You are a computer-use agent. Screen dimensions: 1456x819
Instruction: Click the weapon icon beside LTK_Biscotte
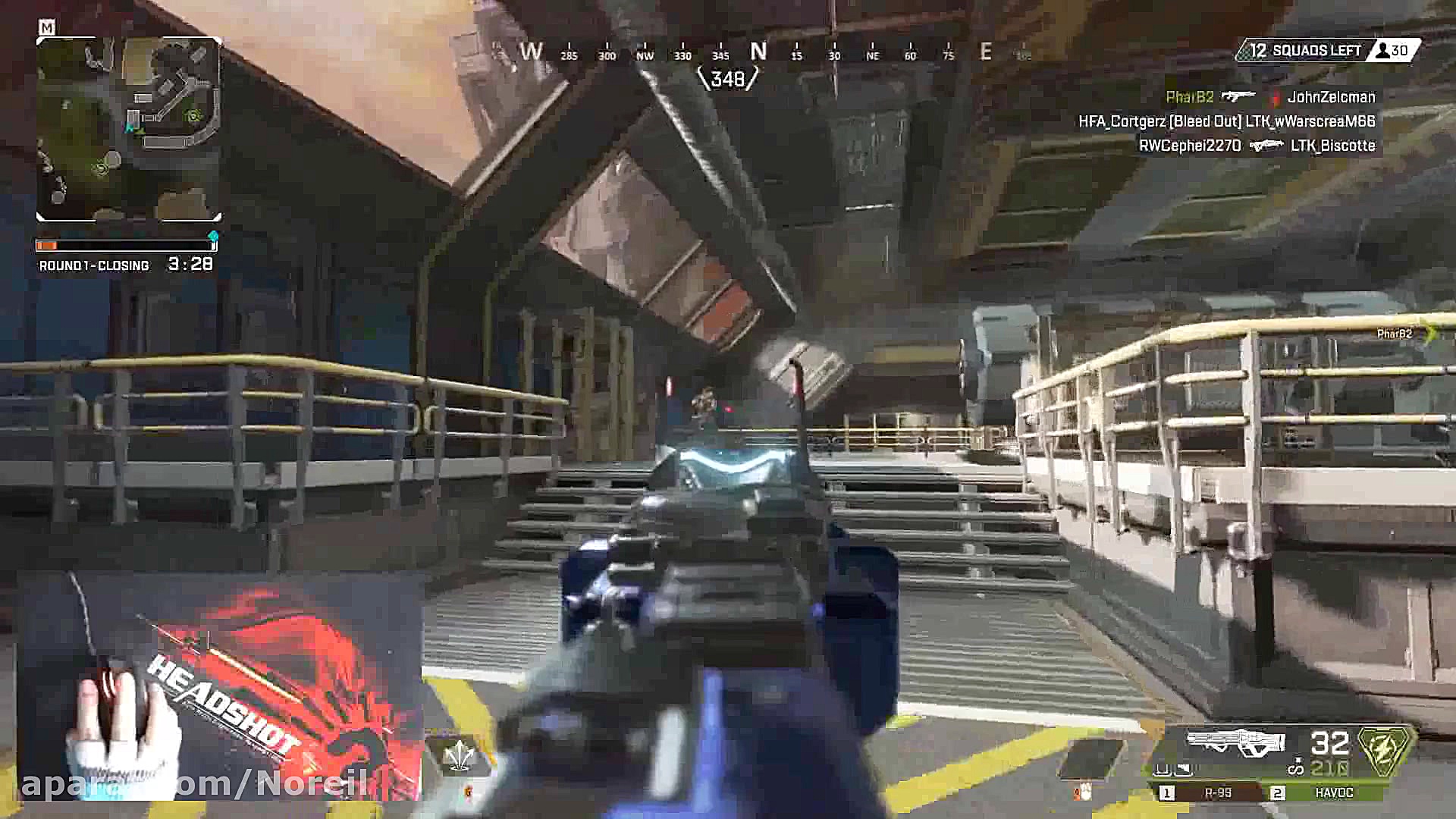1267,146
